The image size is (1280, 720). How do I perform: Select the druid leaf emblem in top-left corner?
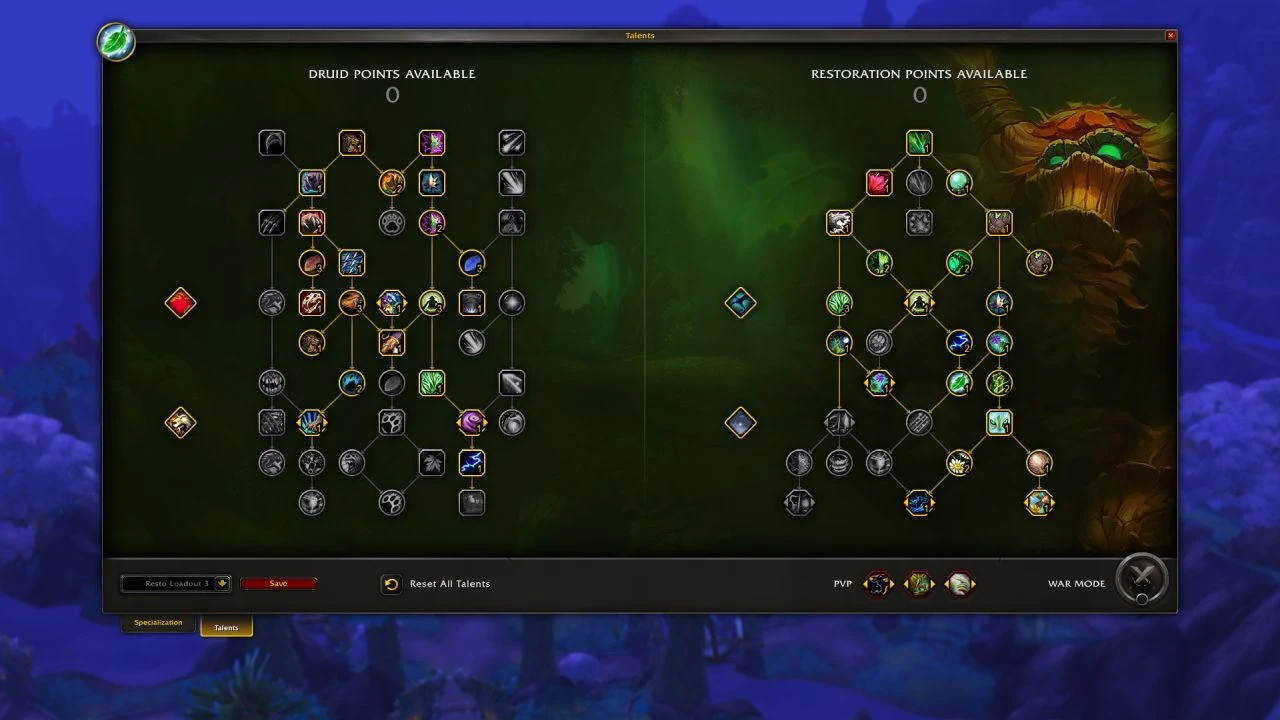116,42
